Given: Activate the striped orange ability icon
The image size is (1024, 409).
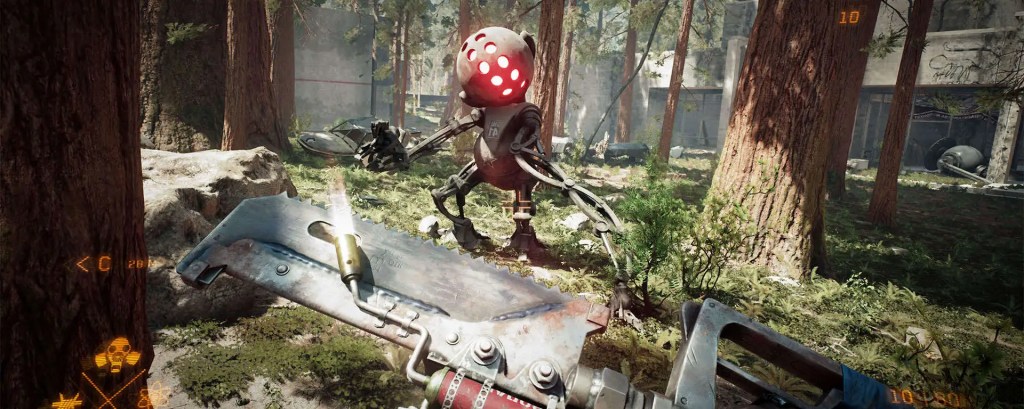Looking at the screenshot, I should point(68,400).
